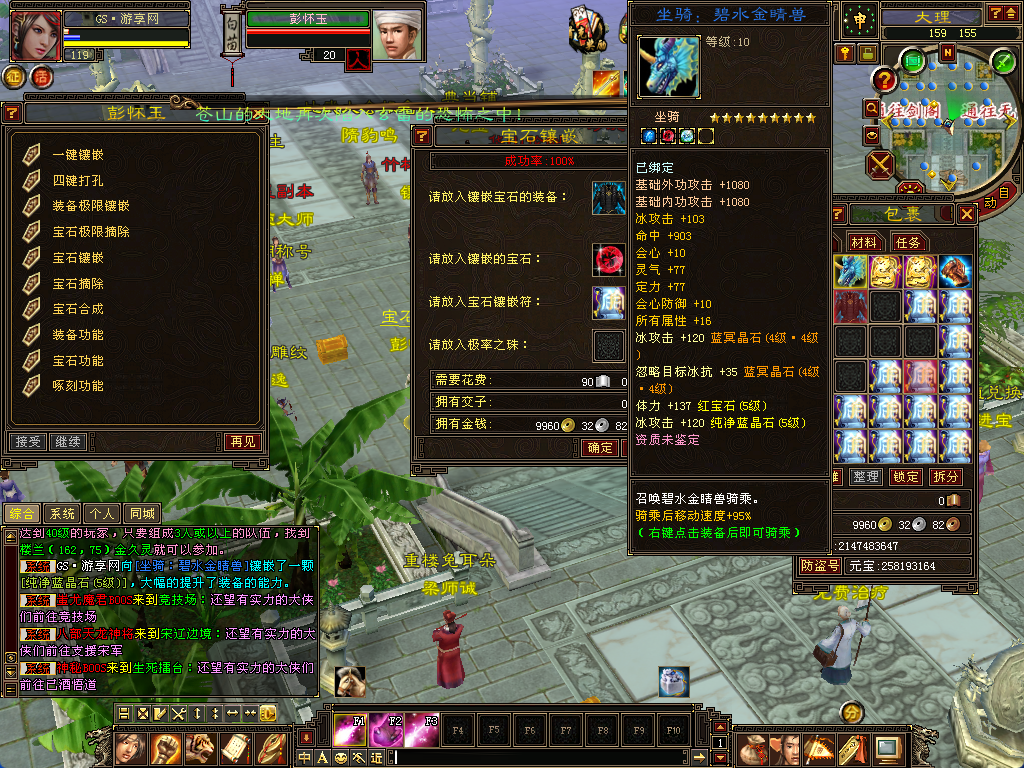Switch chat to the 系统 tab
The width and height of the screenshot is (1024, 768).
63,514
